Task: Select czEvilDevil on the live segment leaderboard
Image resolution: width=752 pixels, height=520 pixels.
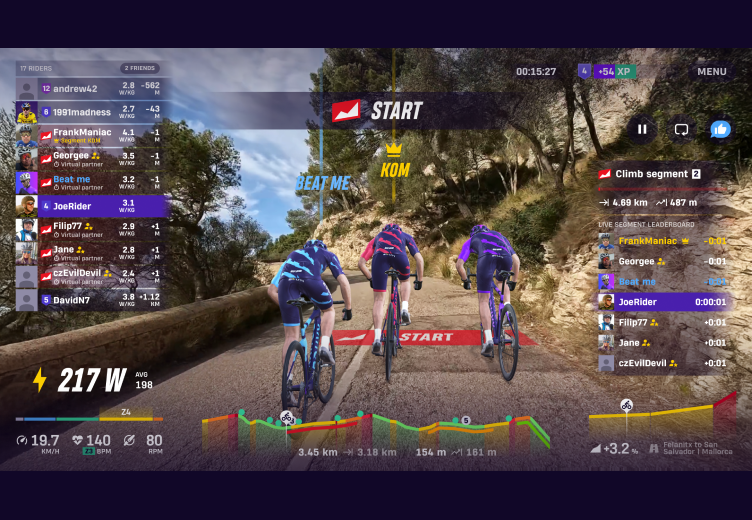Action: 662,362
